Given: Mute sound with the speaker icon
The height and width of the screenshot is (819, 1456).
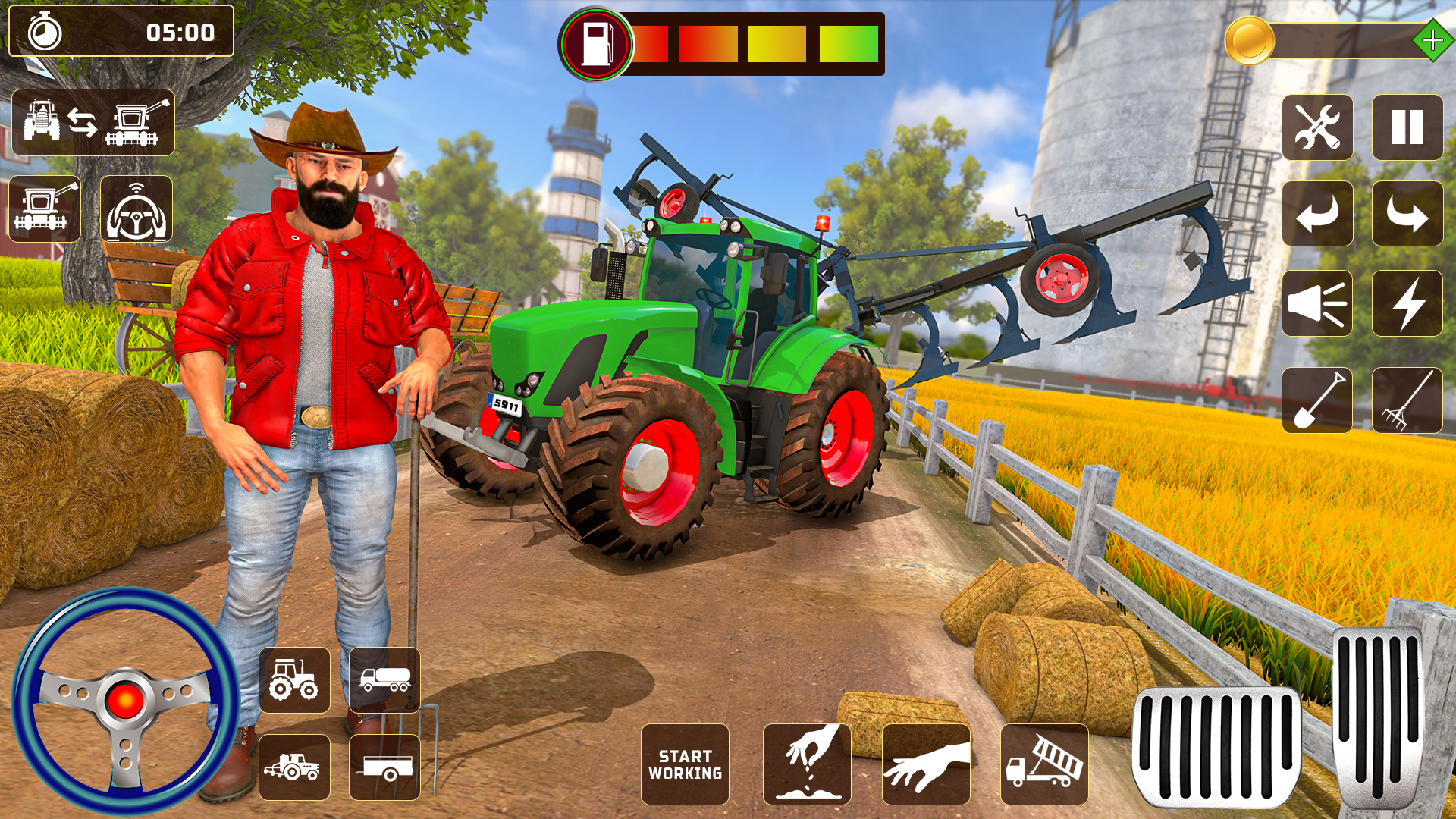Looking at the screenshot, I should click(x=1317, y=303).
